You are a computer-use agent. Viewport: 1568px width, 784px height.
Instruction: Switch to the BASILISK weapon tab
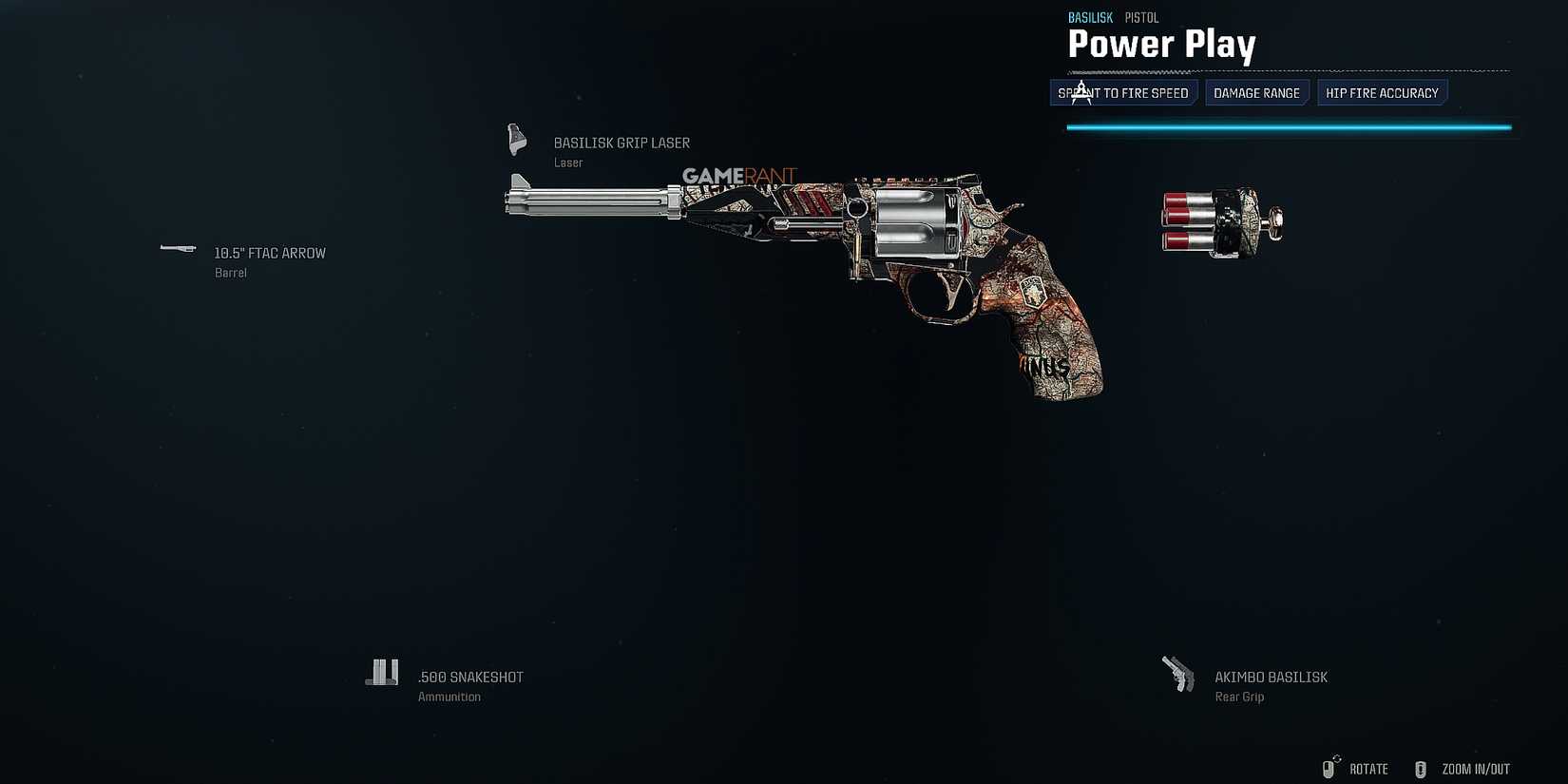click(x=1089, y=17)
